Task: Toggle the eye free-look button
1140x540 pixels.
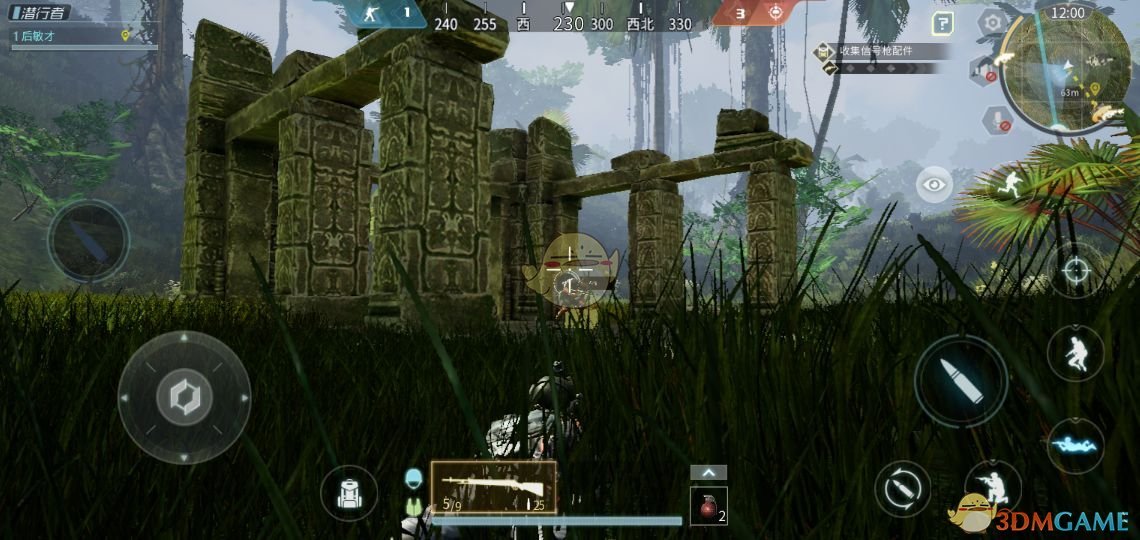Action: coord(934,184)
